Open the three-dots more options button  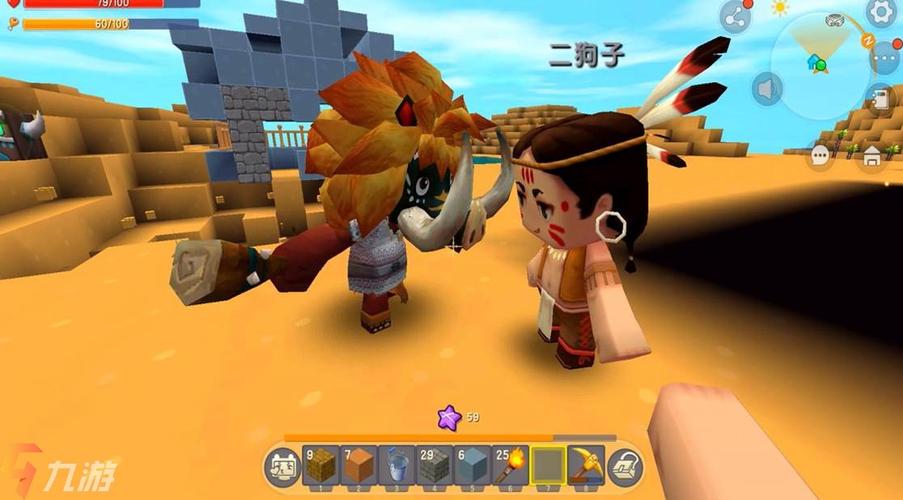(884, 57)
